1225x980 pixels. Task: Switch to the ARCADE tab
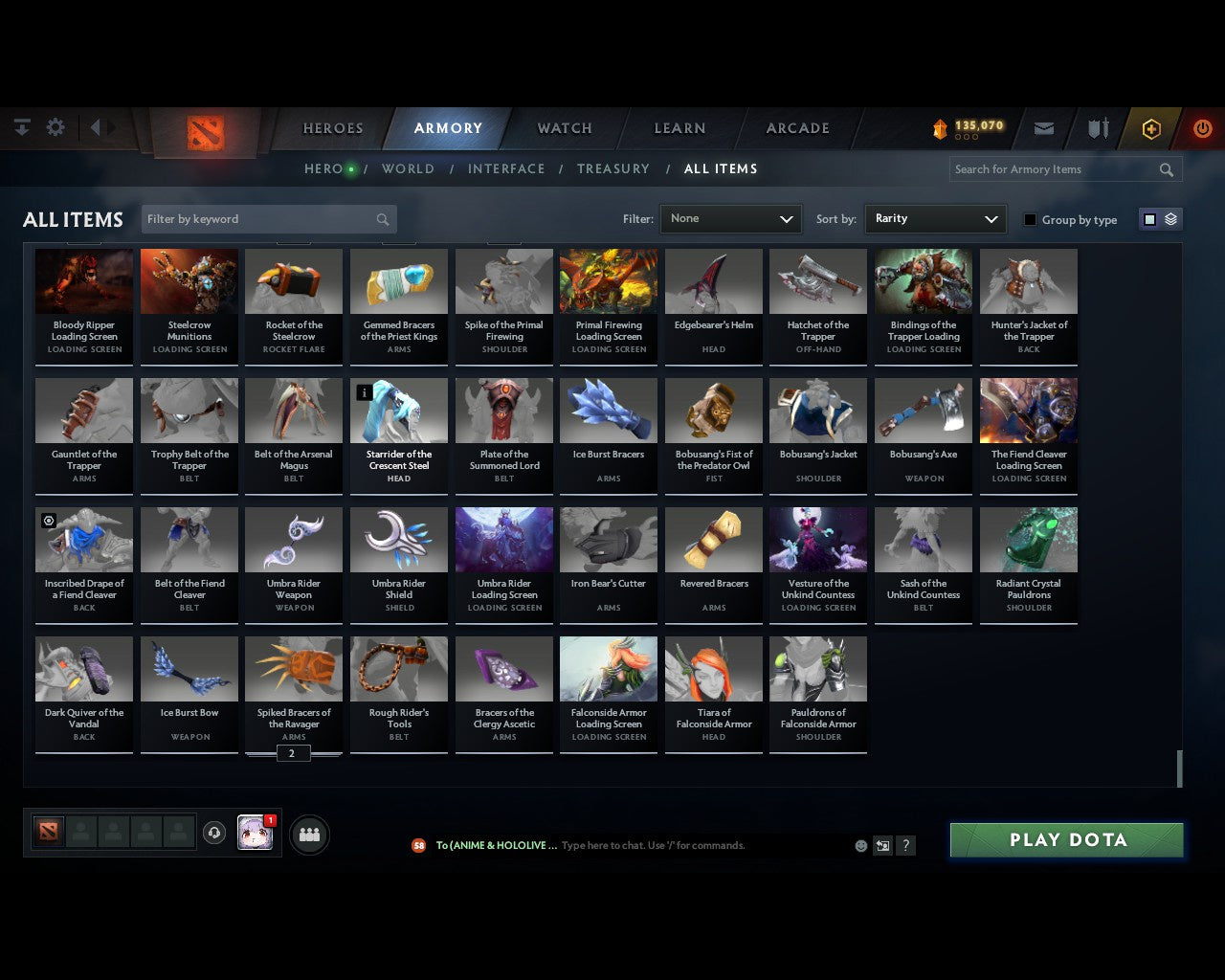point(797,127)
